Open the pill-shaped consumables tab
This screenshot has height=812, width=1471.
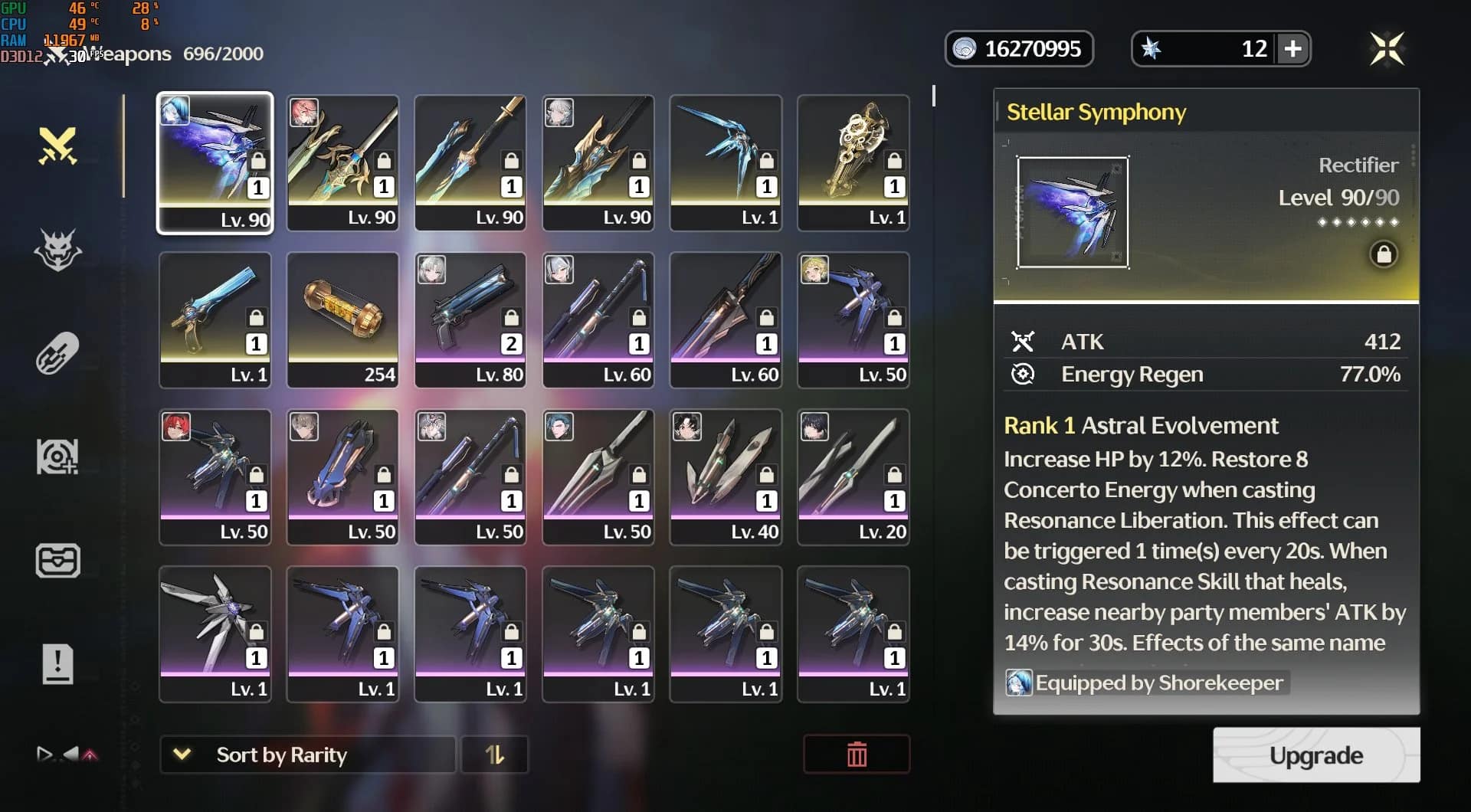click(x=58, y=353)
